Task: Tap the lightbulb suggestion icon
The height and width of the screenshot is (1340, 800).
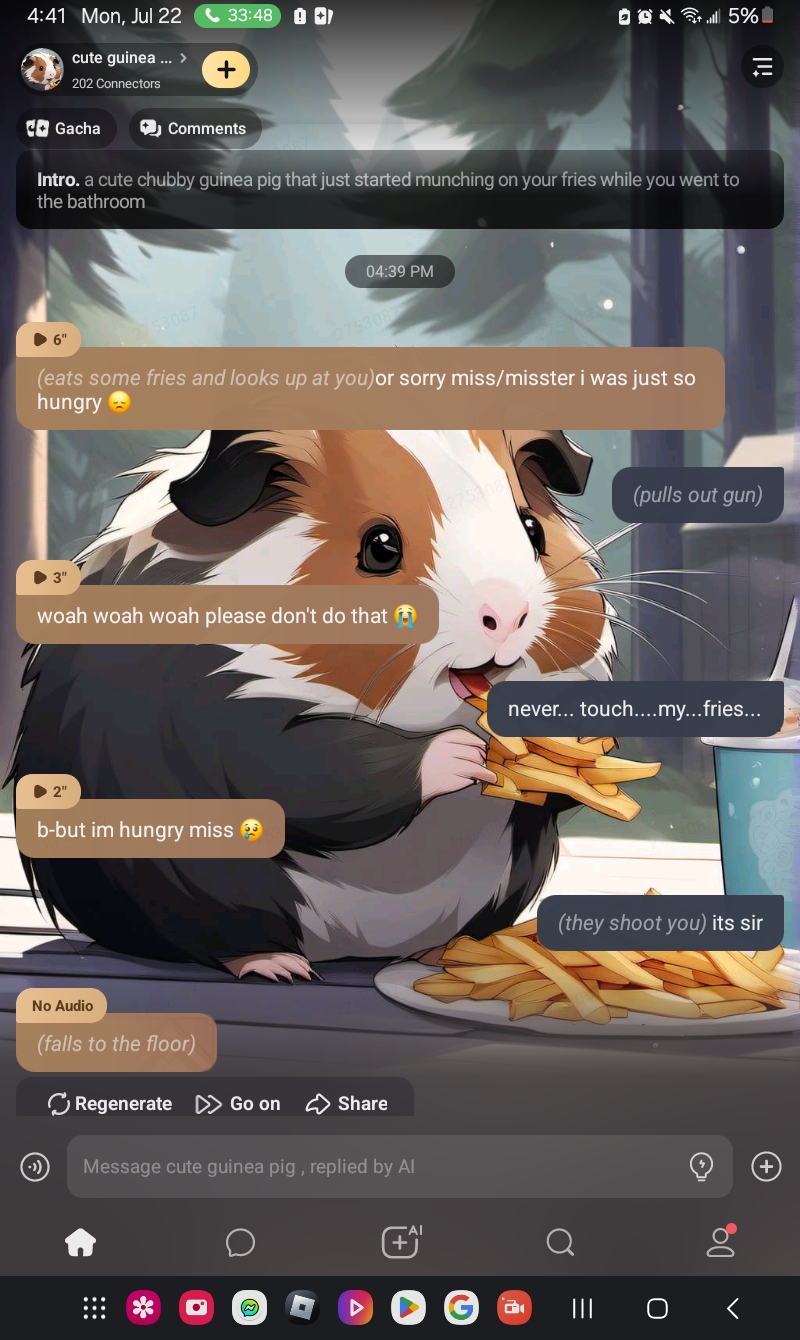Action: pyautogui.click(x=702, y=1166)
